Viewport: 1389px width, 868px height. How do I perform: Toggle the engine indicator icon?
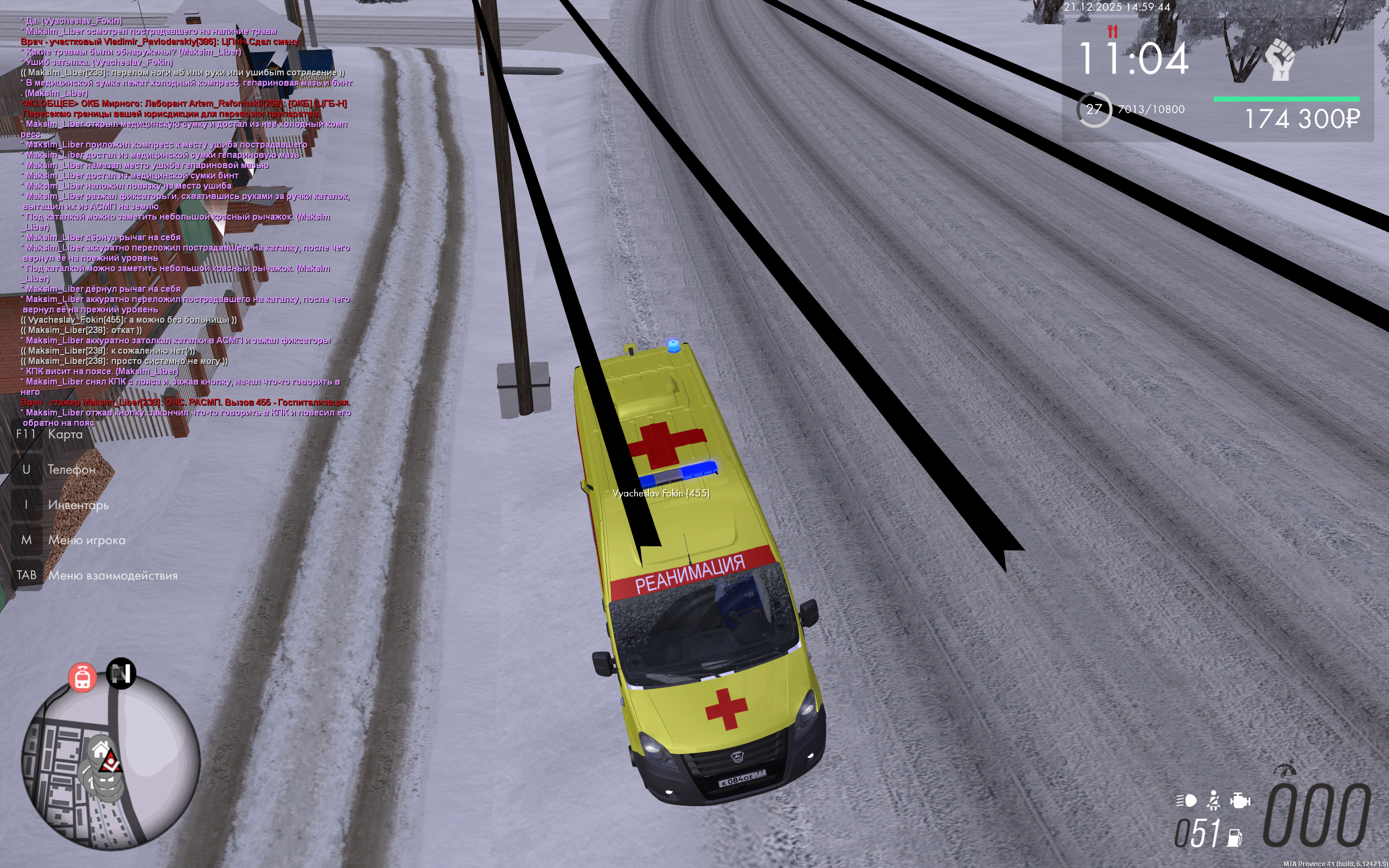(x=1240, y=800)
